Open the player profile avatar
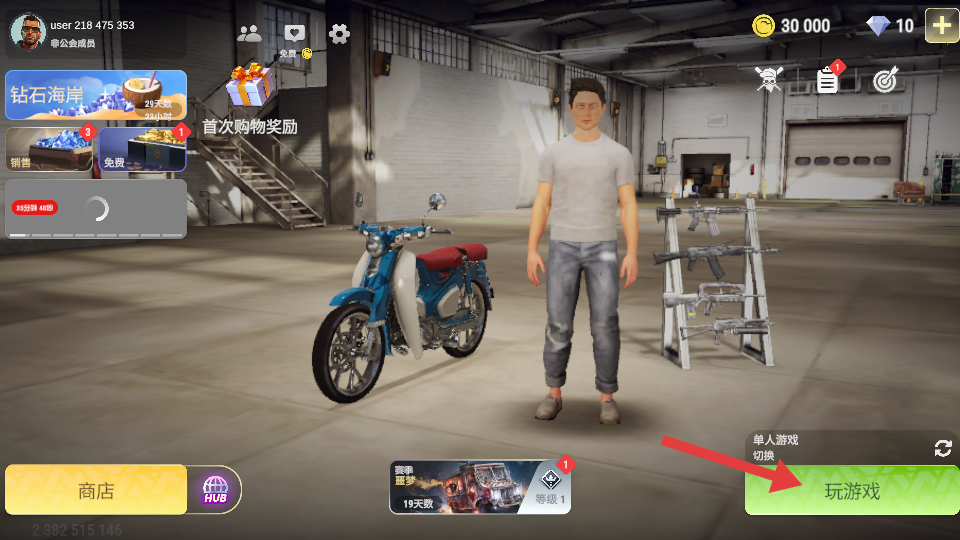 [x=28, y=31]
